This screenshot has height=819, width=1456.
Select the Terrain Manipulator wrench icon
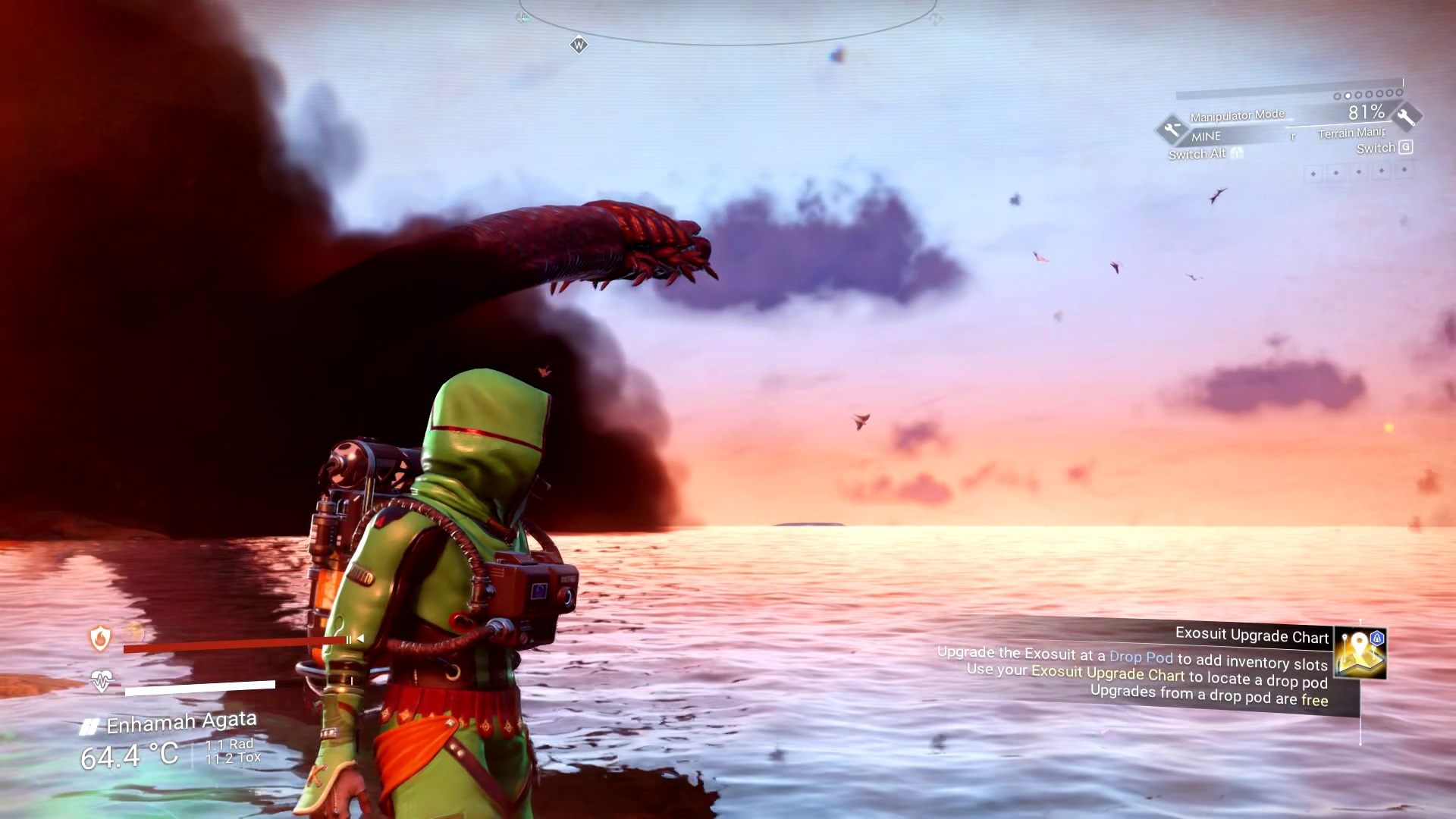coord(1406,117)
